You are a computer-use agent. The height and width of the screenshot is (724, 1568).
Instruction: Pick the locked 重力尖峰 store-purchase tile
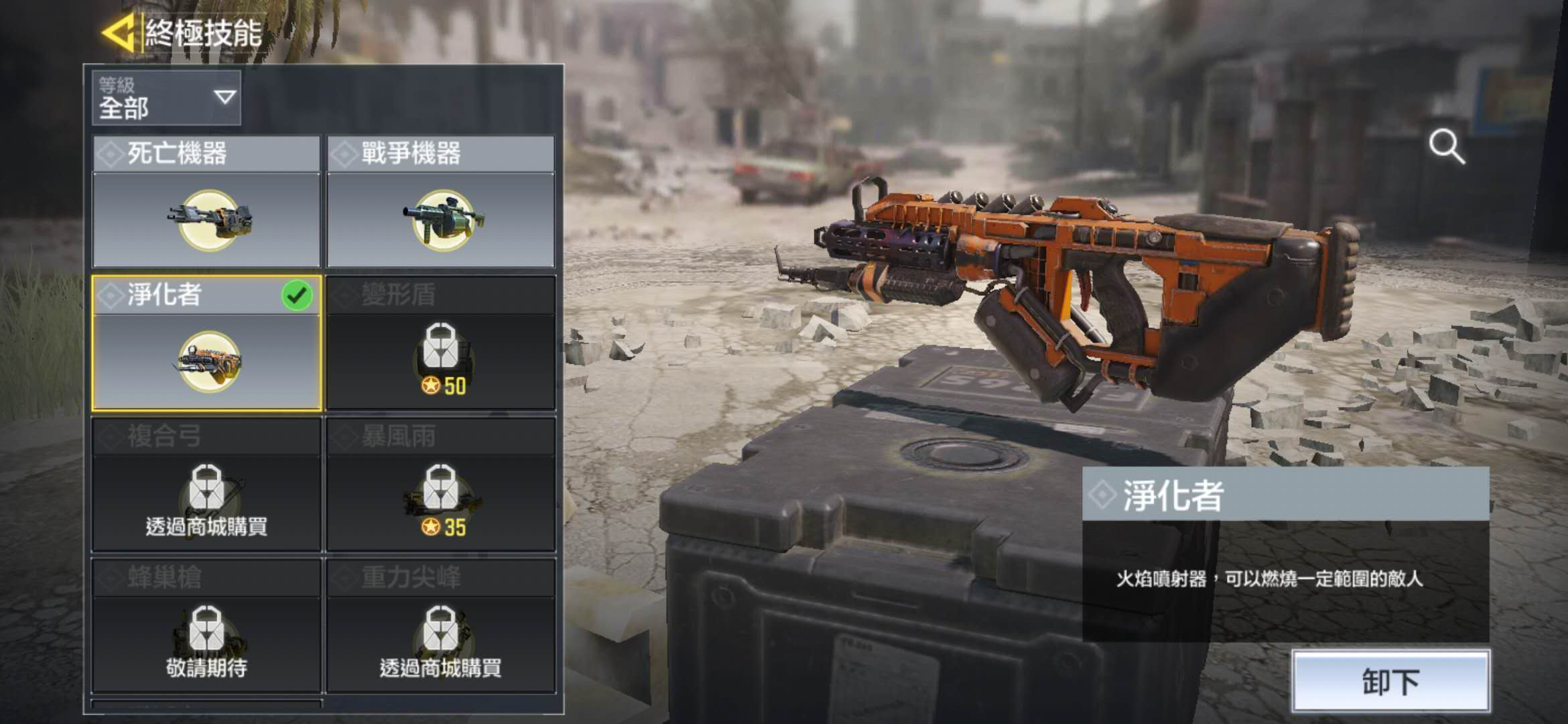(x=441, y=625)
